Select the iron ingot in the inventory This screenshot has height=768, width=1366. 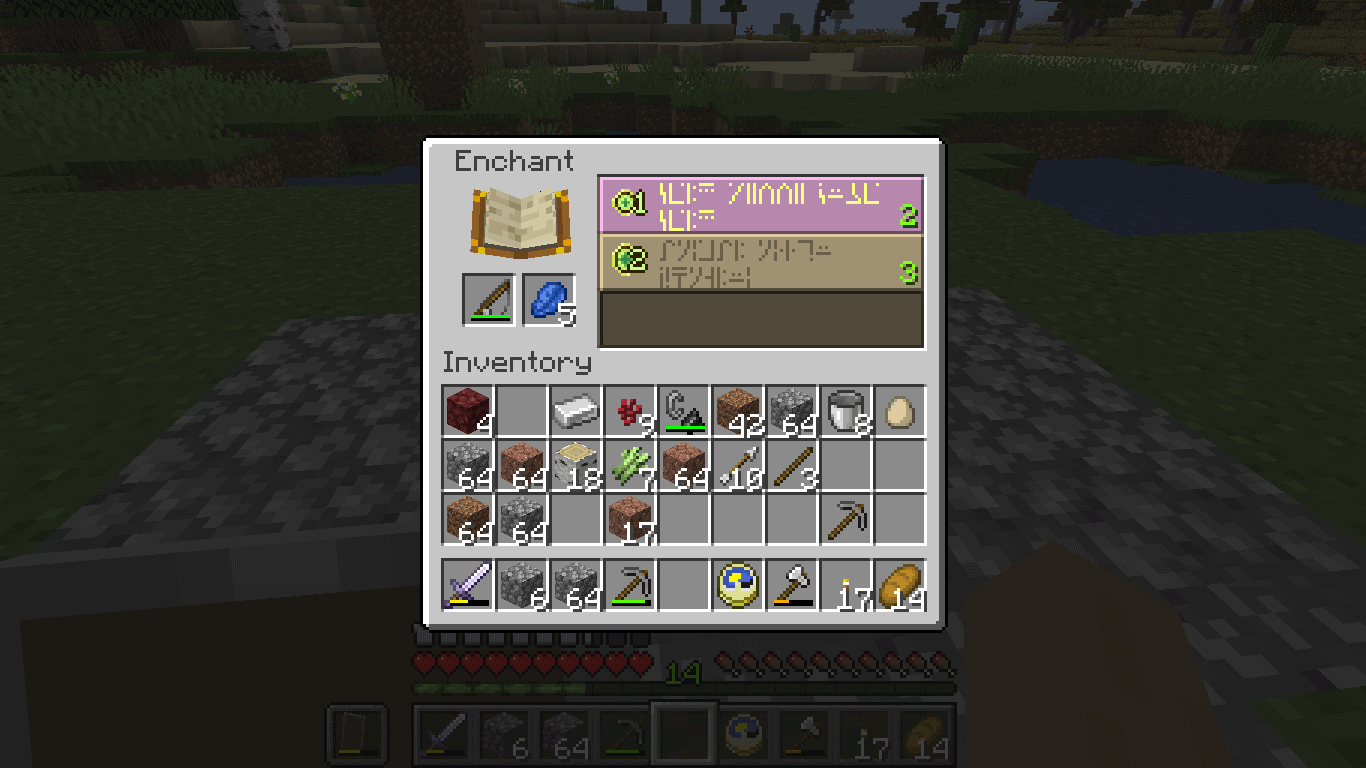576,410
